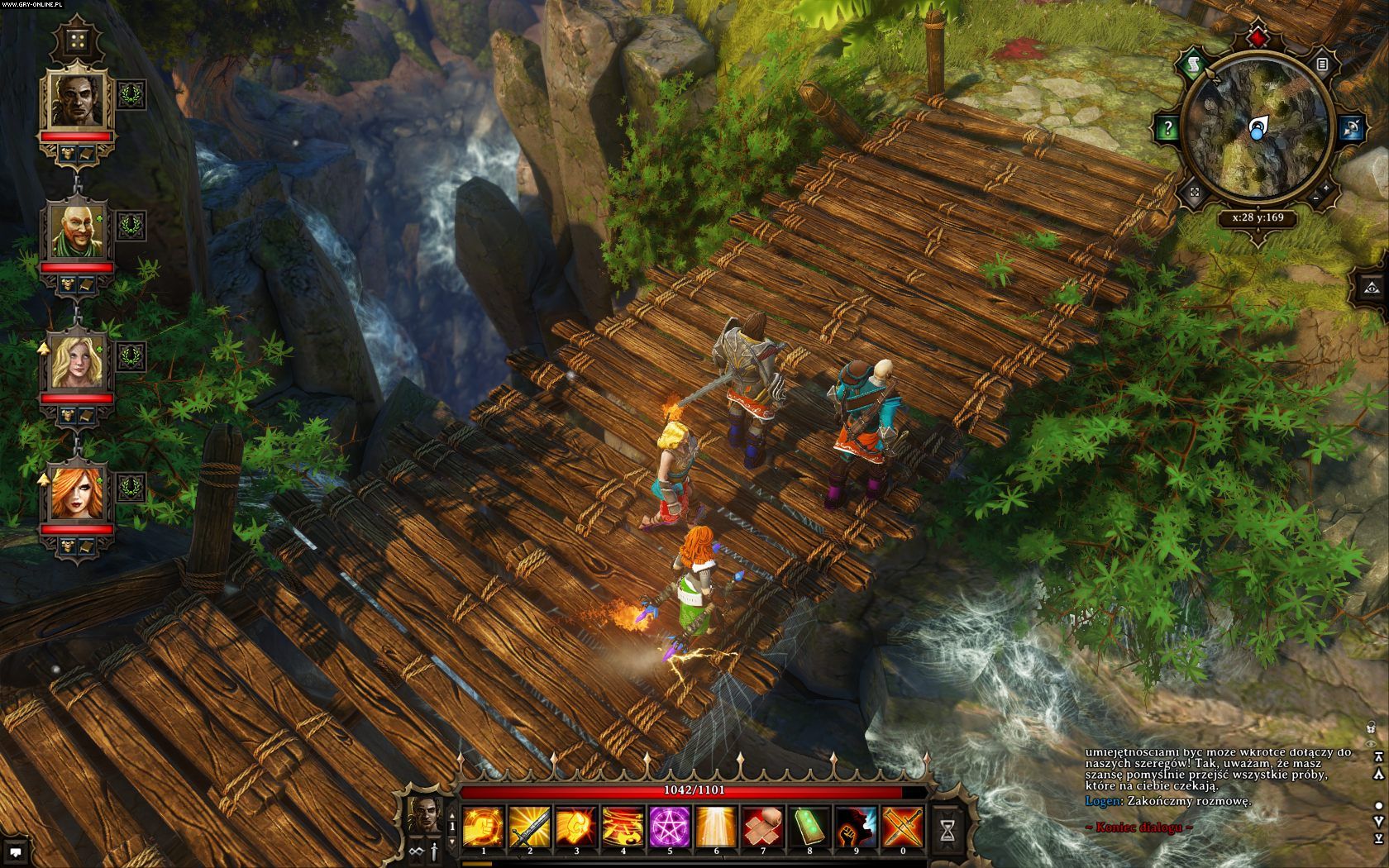The width and height of the screenshot is (1389, 868).
Task: Open the four-dot formation button above portraits
Action: click(78, 40)
